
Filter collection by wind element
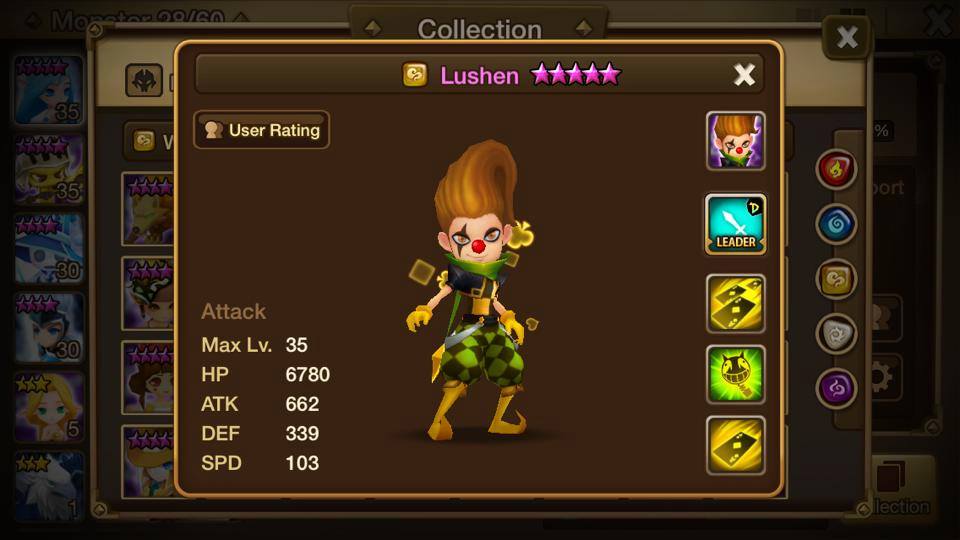pos(836,279)
